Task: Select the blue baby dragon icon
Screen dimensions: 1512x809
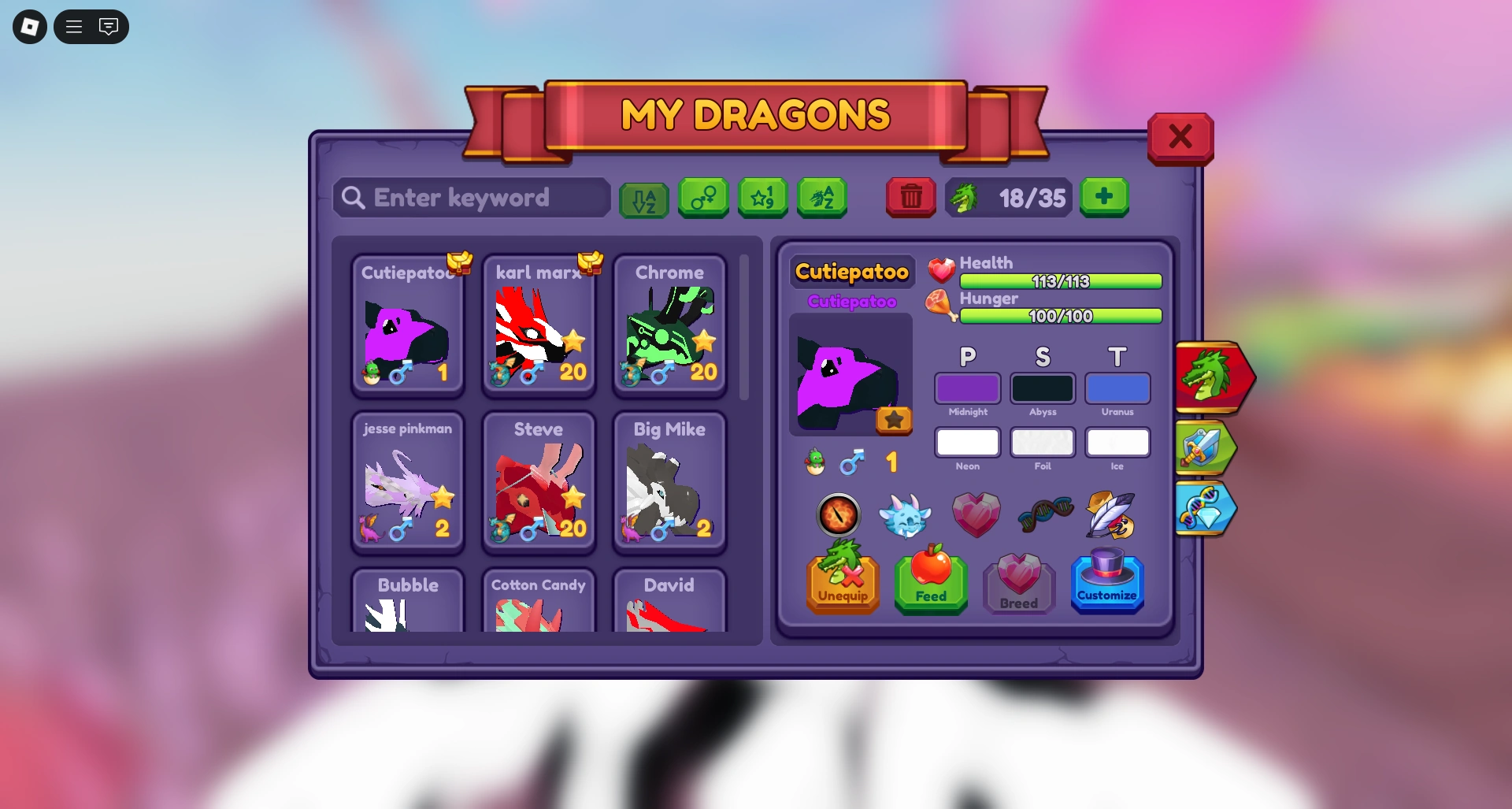Action: [906, 516]
